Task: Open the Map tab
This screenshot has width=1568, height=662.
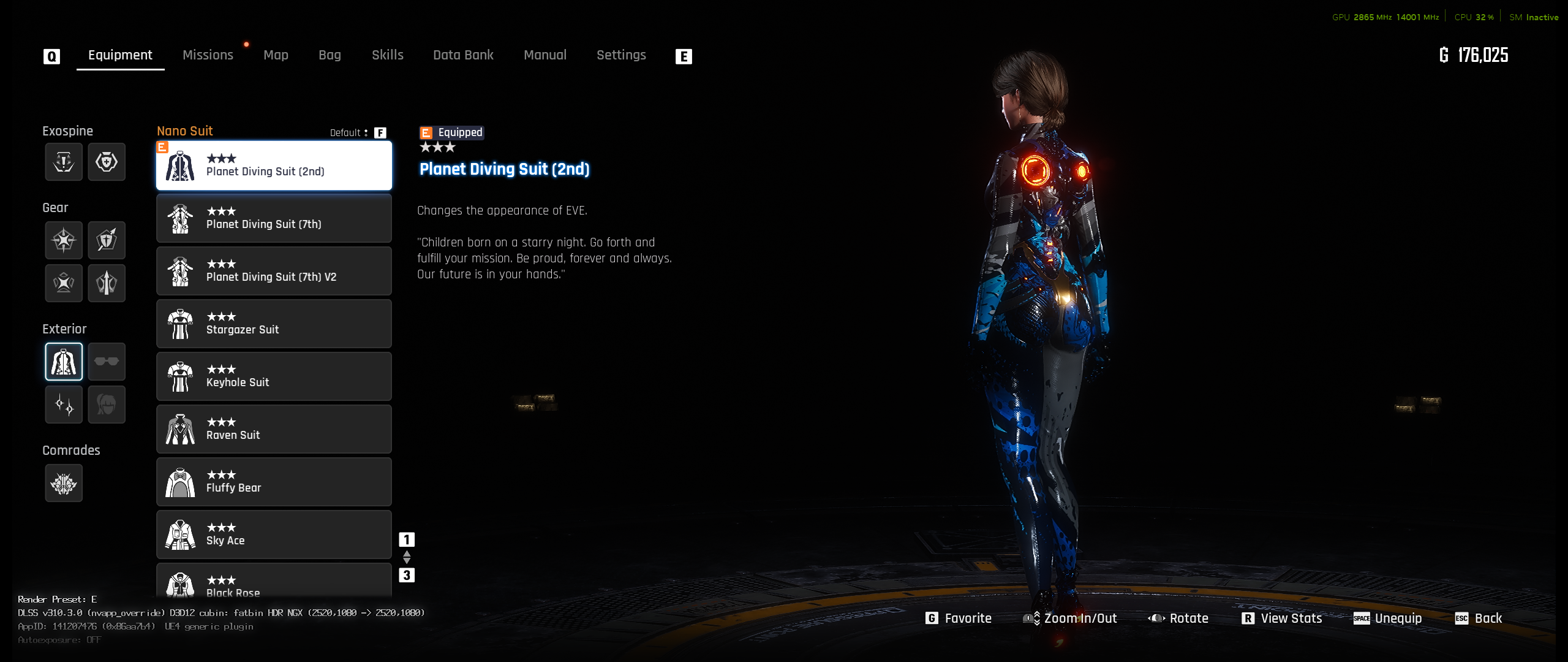Action: click(x=276, y=55)
